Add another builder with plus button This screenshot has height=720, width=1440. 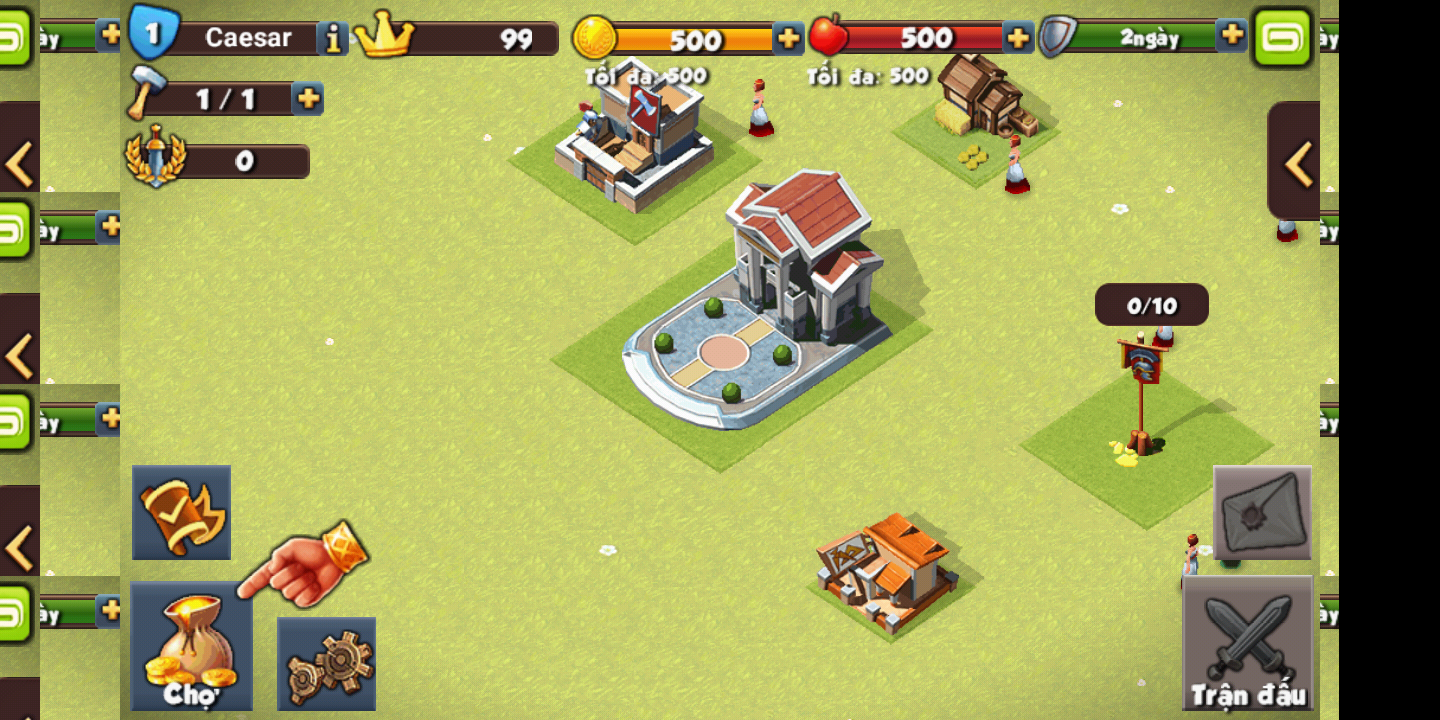click(x=308, y=98)
